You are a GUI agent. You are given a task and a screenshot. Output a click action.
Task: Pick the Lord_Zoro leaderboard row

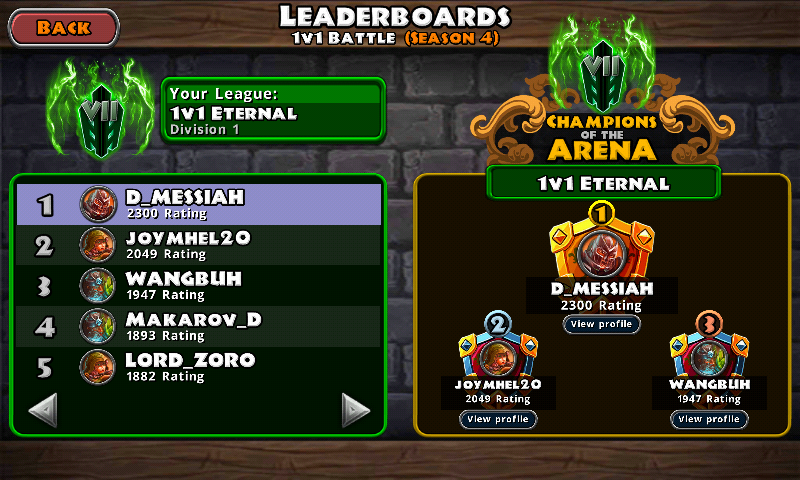point(198,367)
